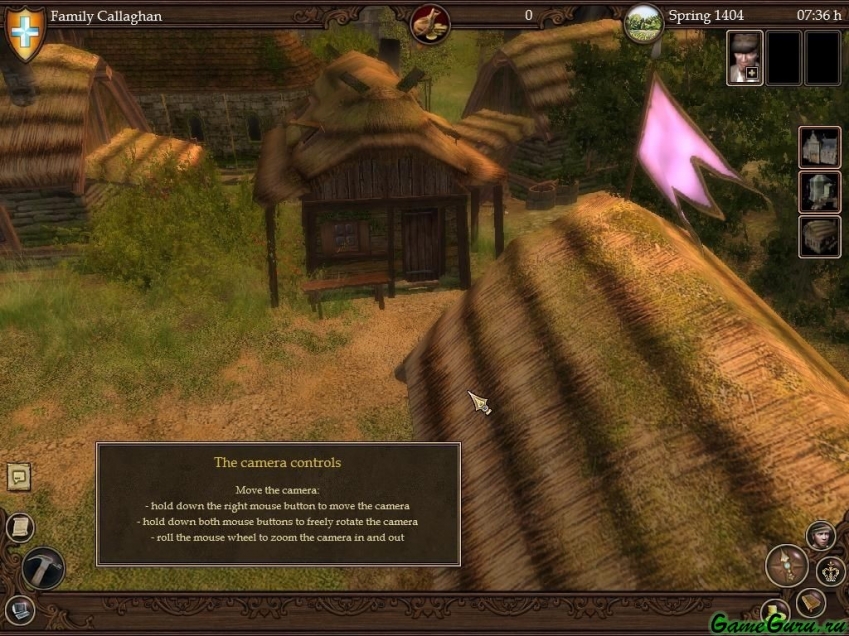Open the crown politics button

pyautogui.click(x=831, y=572)
